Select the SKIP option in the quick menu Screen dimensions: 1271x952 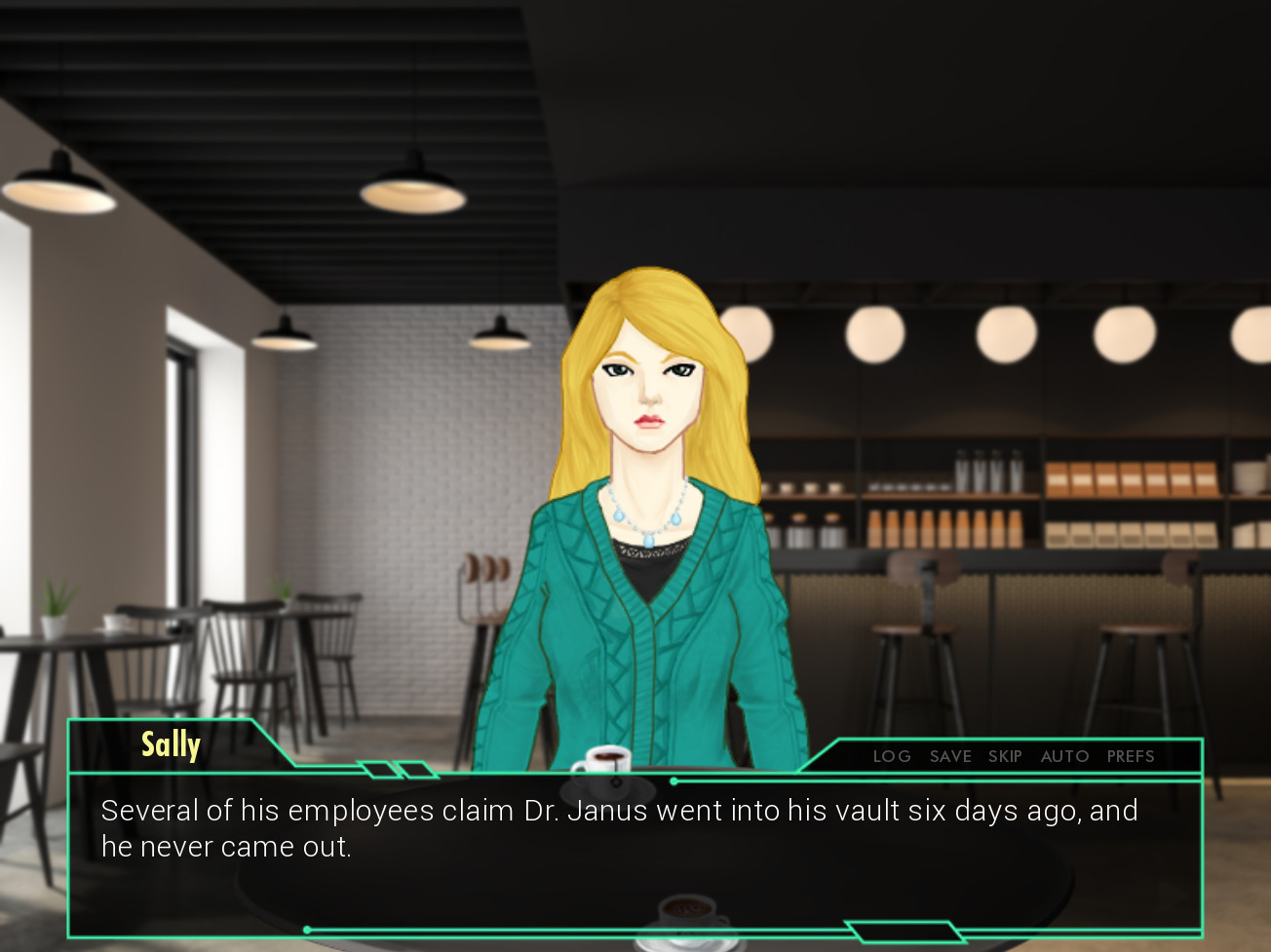[x=1005, y=756]
